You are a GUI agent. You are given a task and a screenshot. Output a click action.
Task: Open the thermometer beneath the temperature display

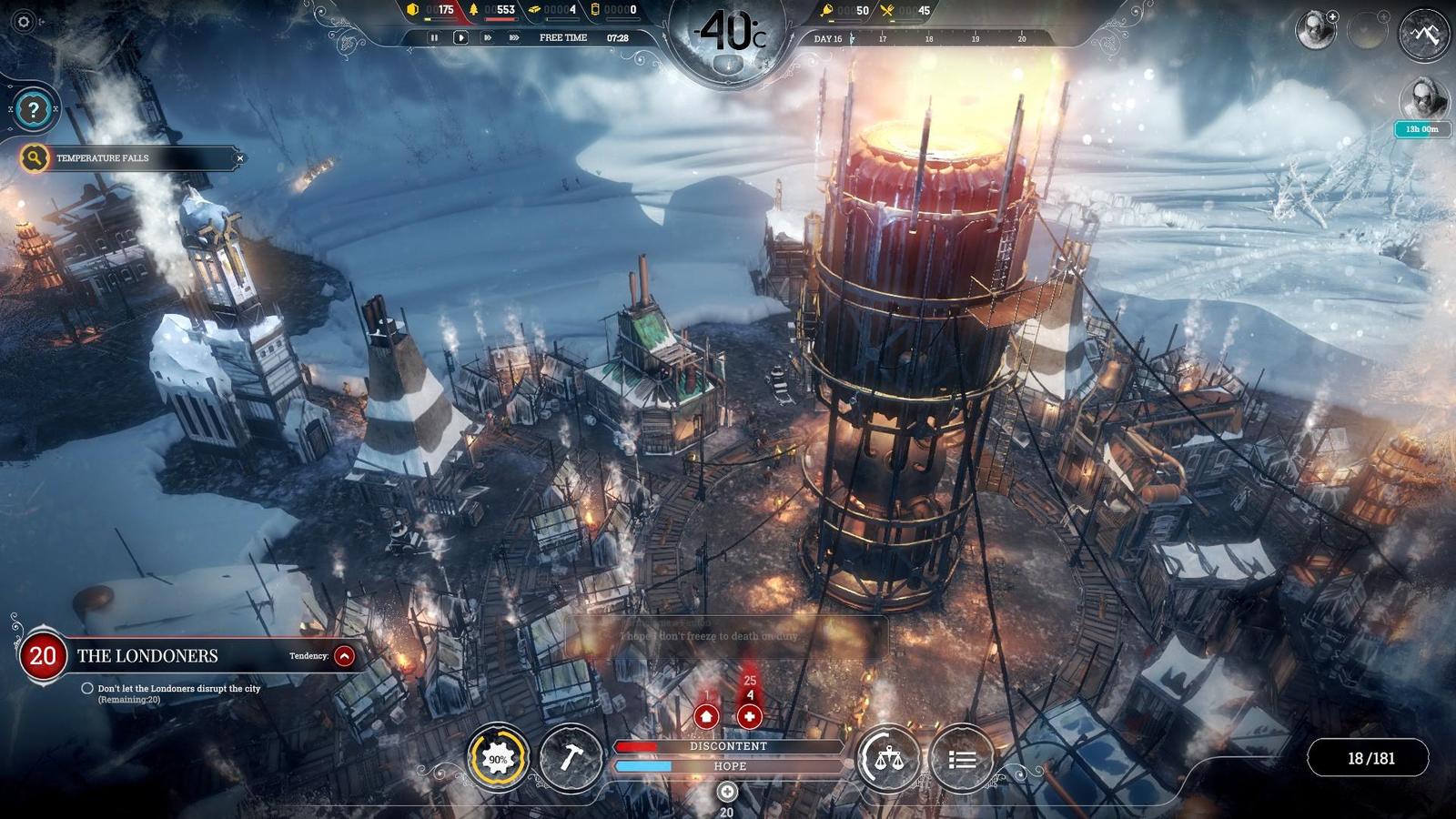(x=727, y=64)
